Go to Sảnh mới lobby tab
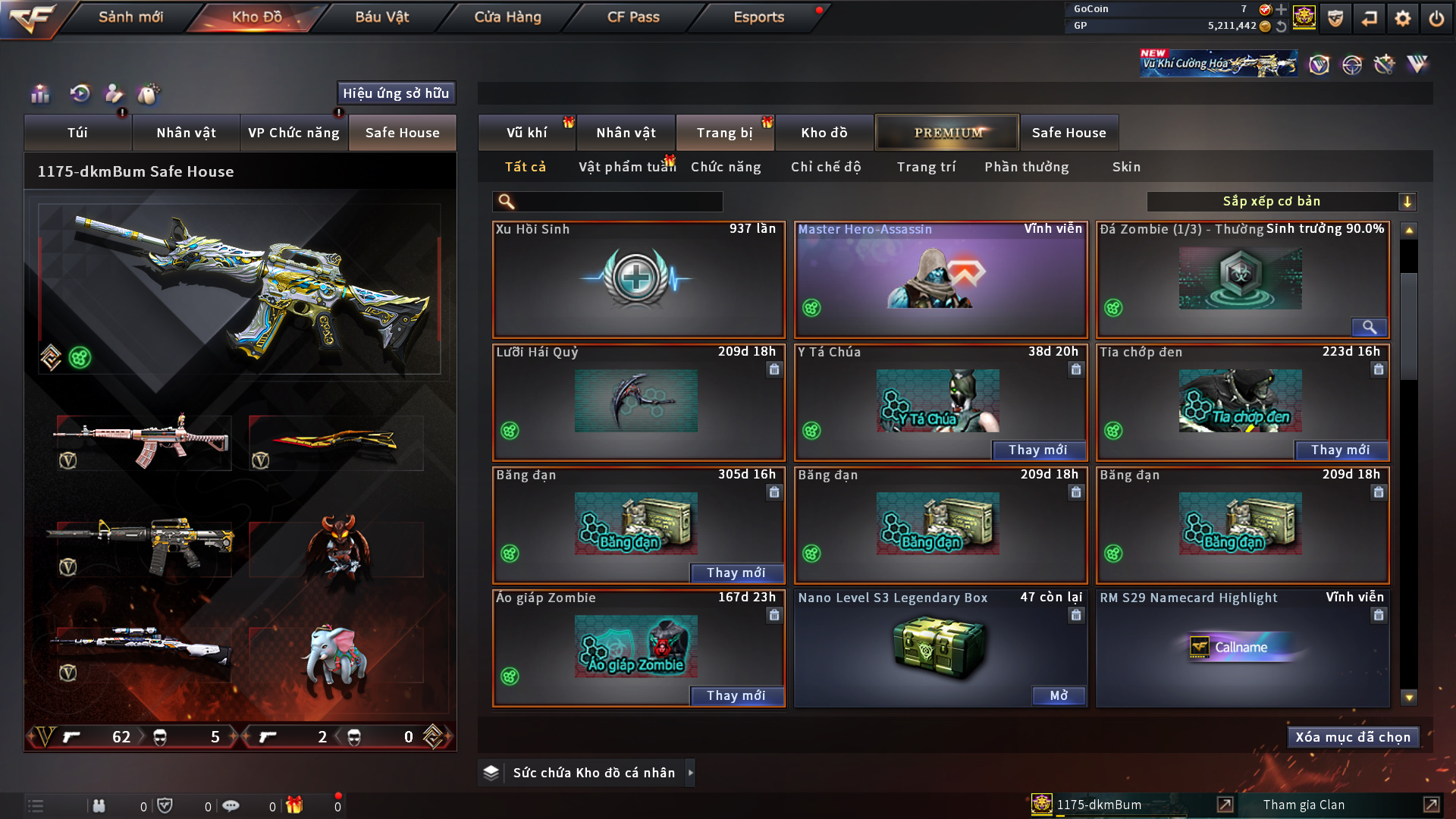 (130, 17)
